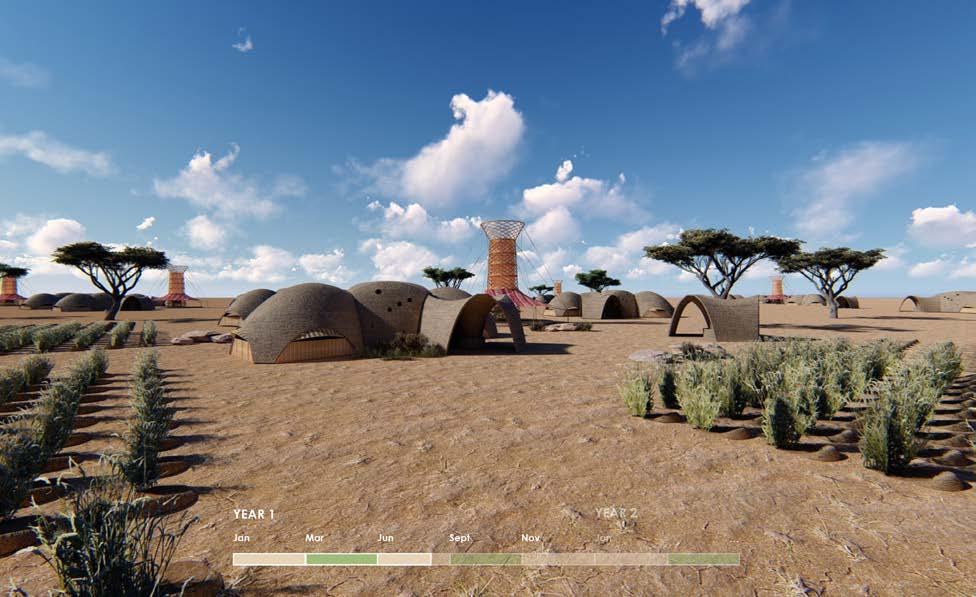Select the Jan segment of Year 1 timeline

point(269,559)
